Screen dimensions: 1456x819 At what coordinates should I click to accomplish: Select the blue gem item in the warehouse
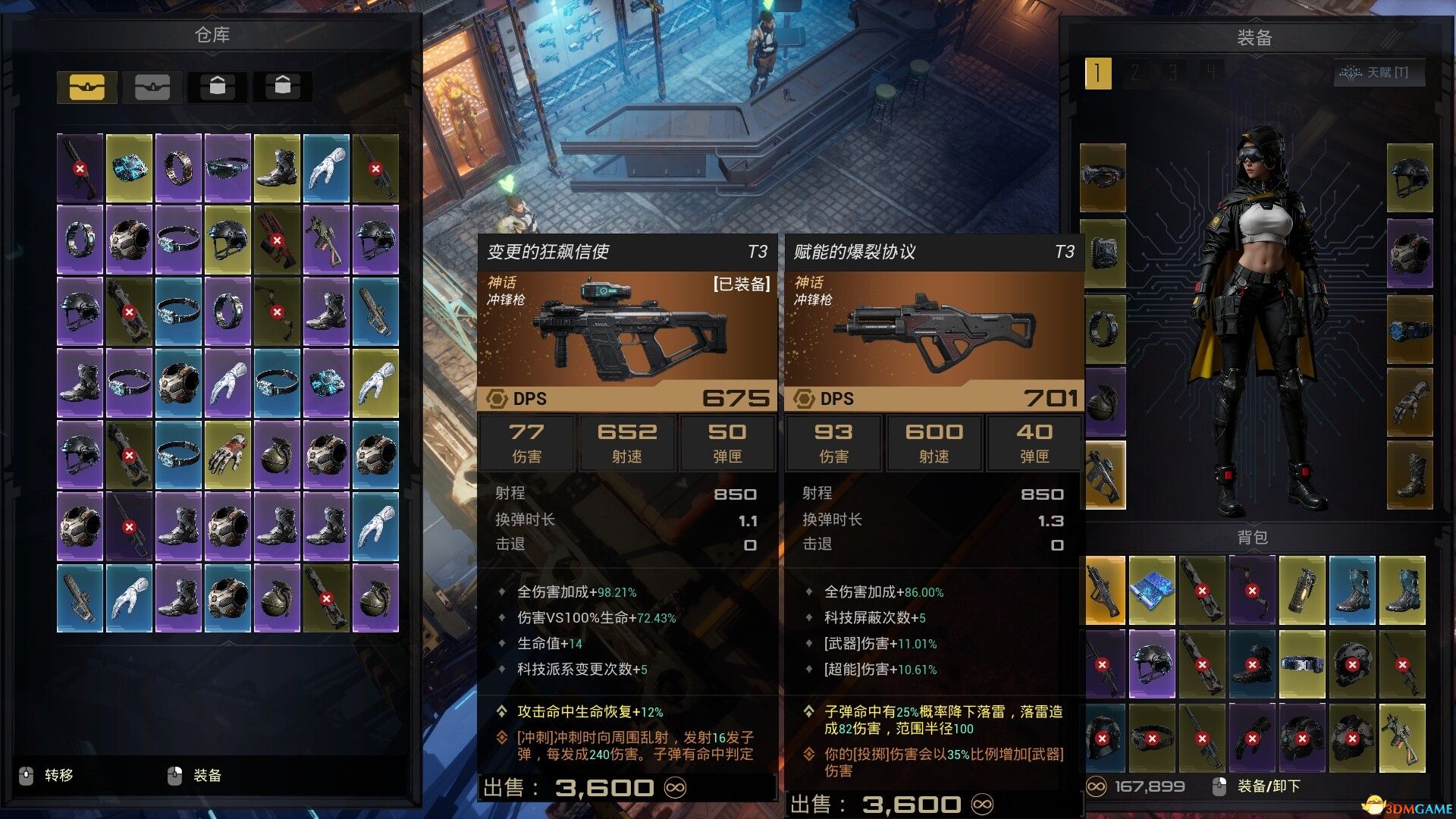129,168
